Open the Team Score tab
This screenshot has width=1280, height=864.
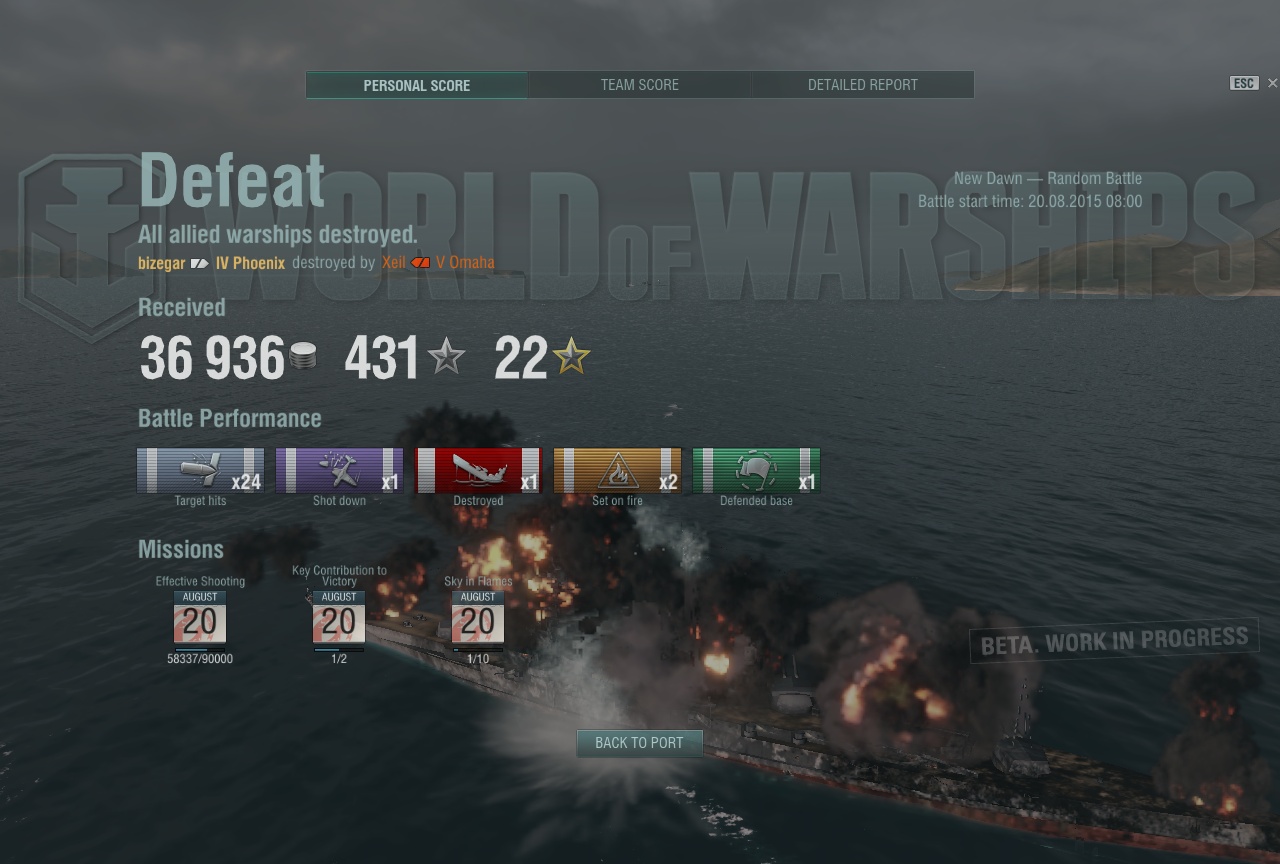pyautogui.click(x=639, y=85)
